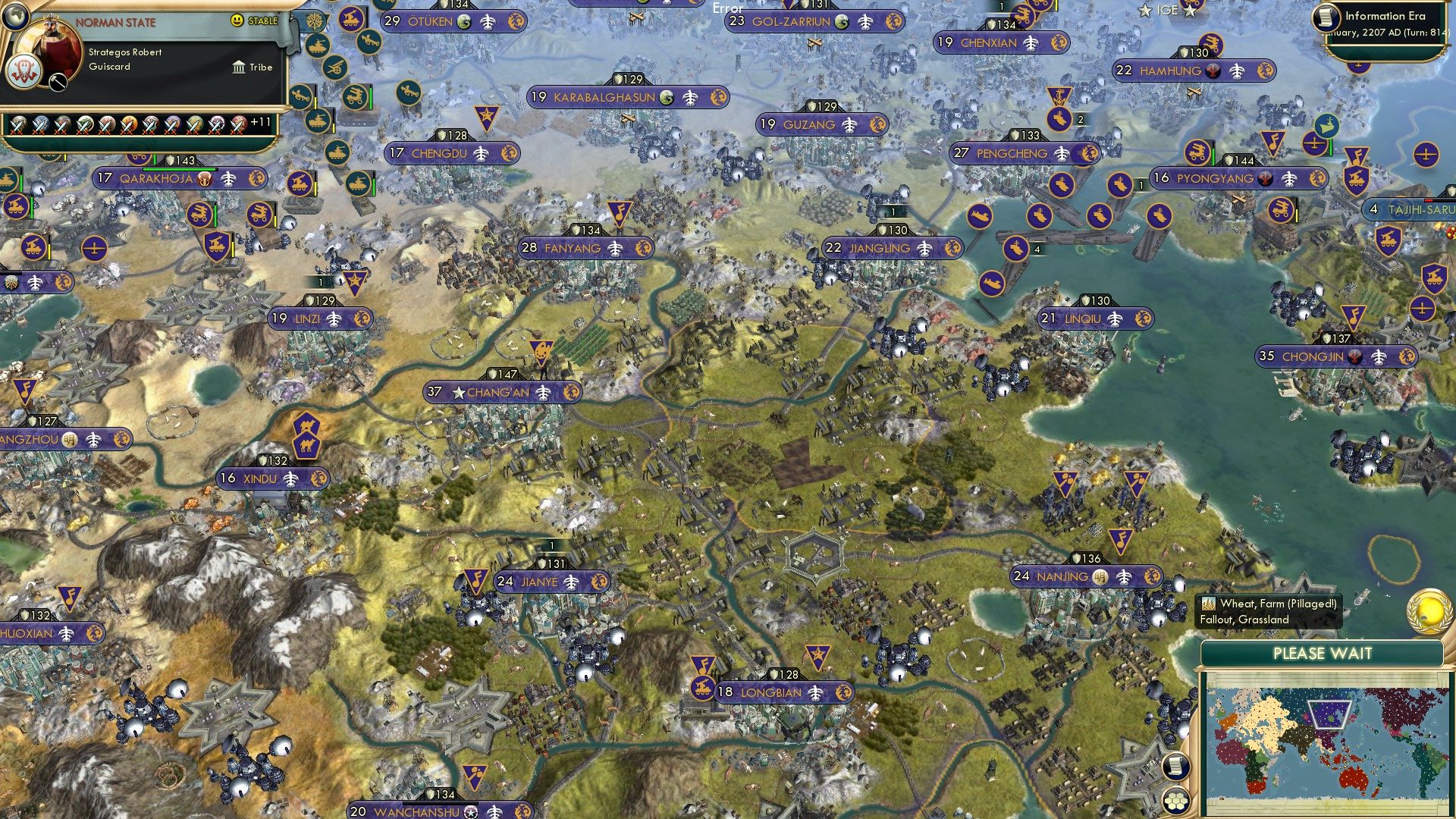Click the Norman State civilization emblem shield

[23, 71]
